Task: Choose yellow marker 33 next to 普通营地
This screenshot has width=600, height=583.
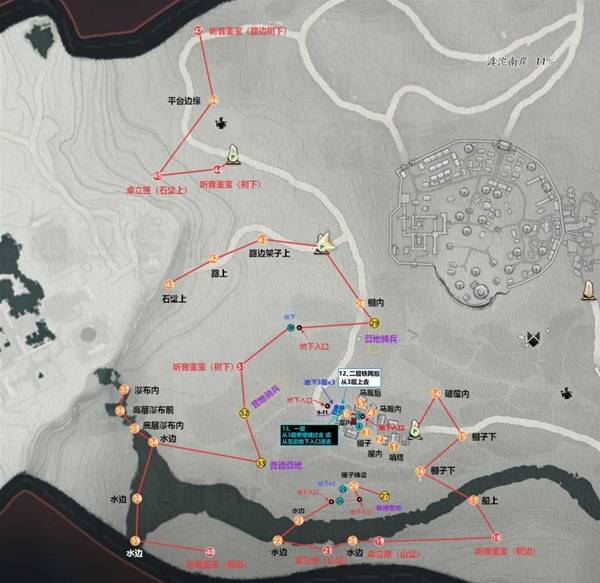Action: (x=261, y=463)
